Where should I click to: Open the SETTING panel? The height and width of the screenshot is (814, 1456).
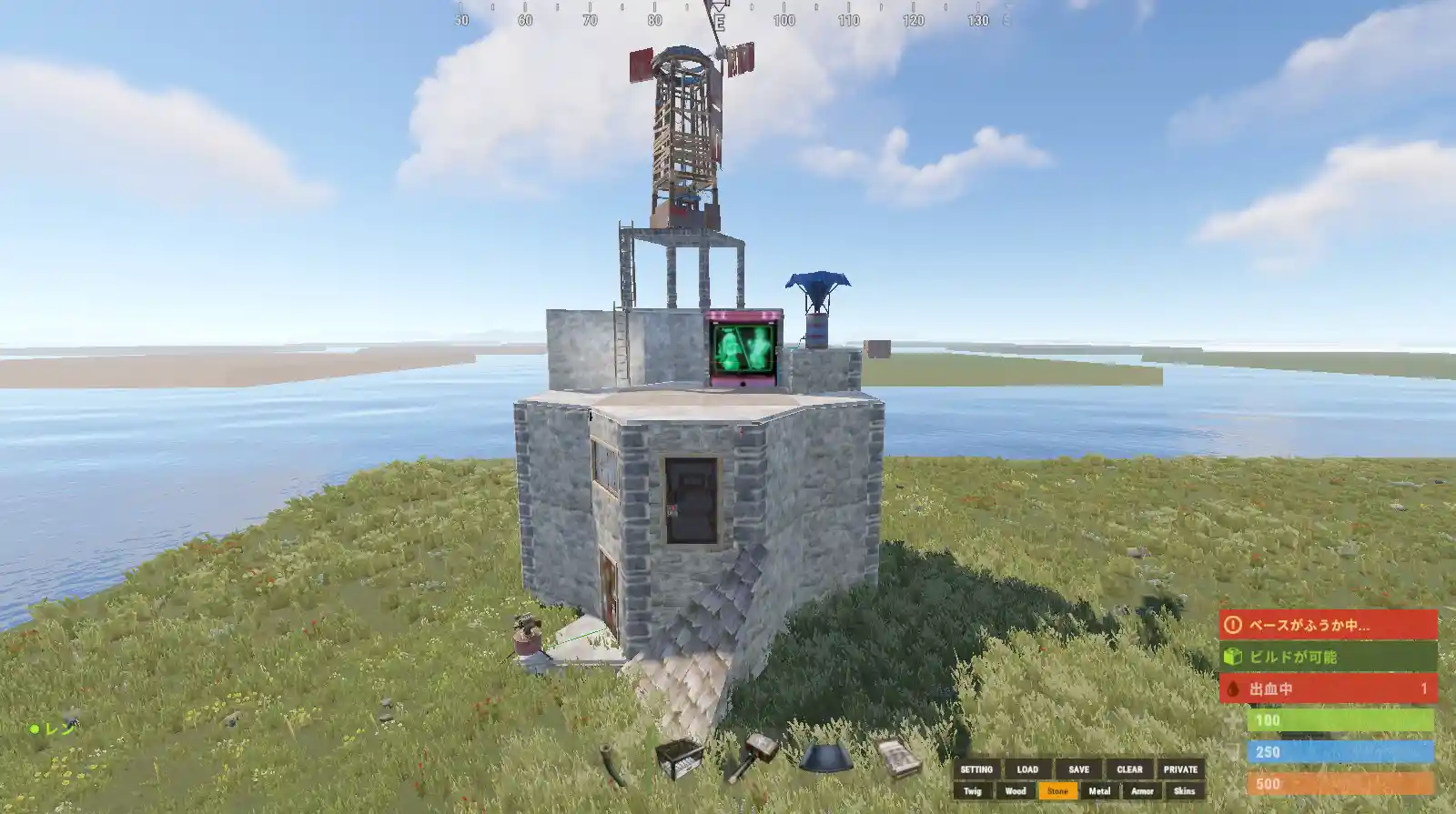coord(976,769)
